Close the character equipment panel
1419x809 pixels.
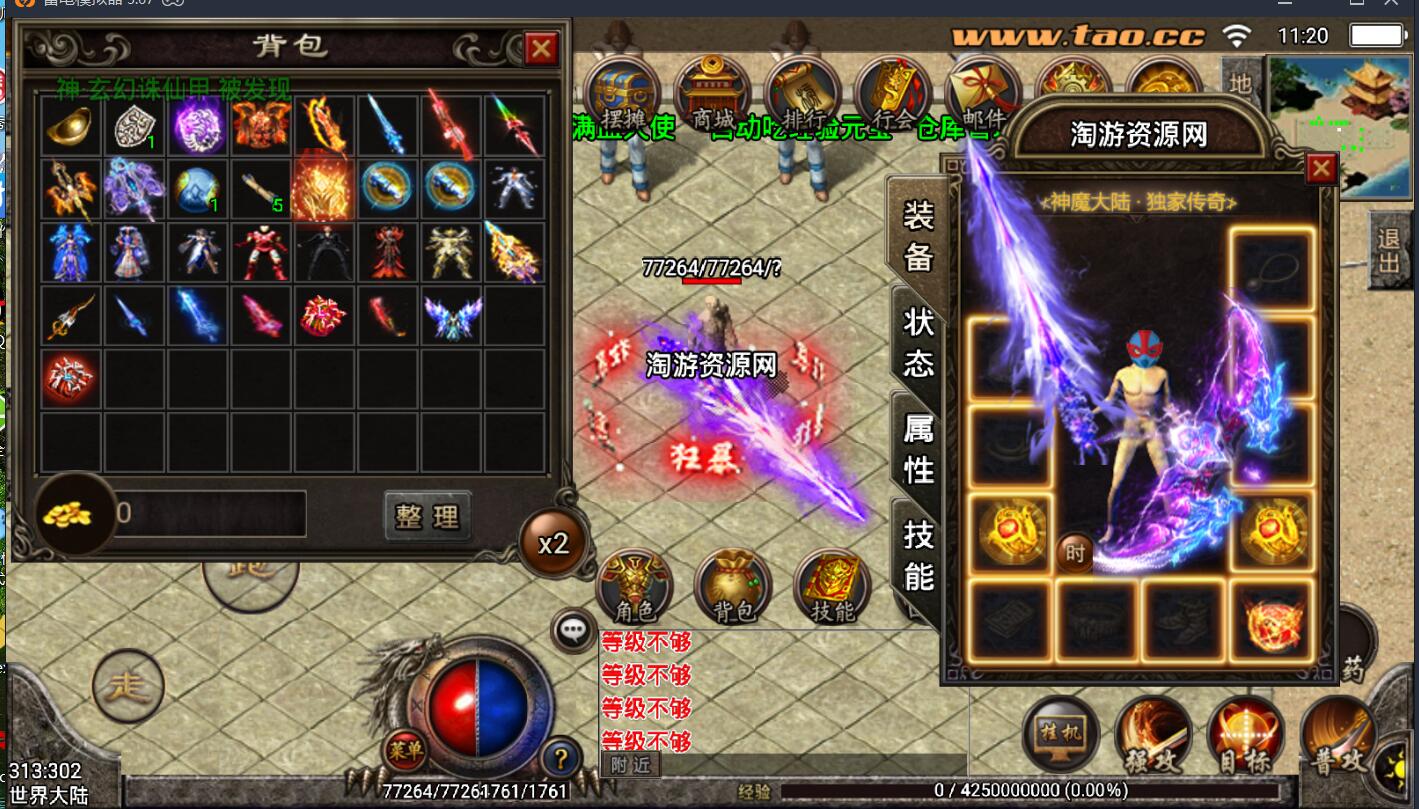coord(1321,168)
